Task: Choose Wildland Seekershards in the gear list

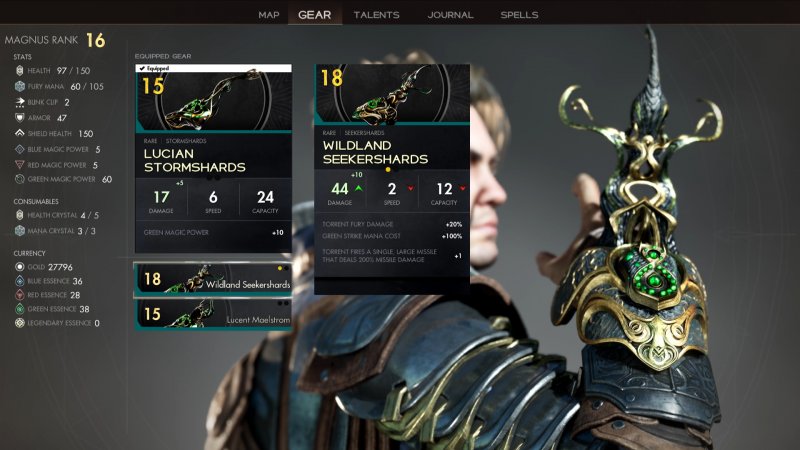Action: (213, 281)
